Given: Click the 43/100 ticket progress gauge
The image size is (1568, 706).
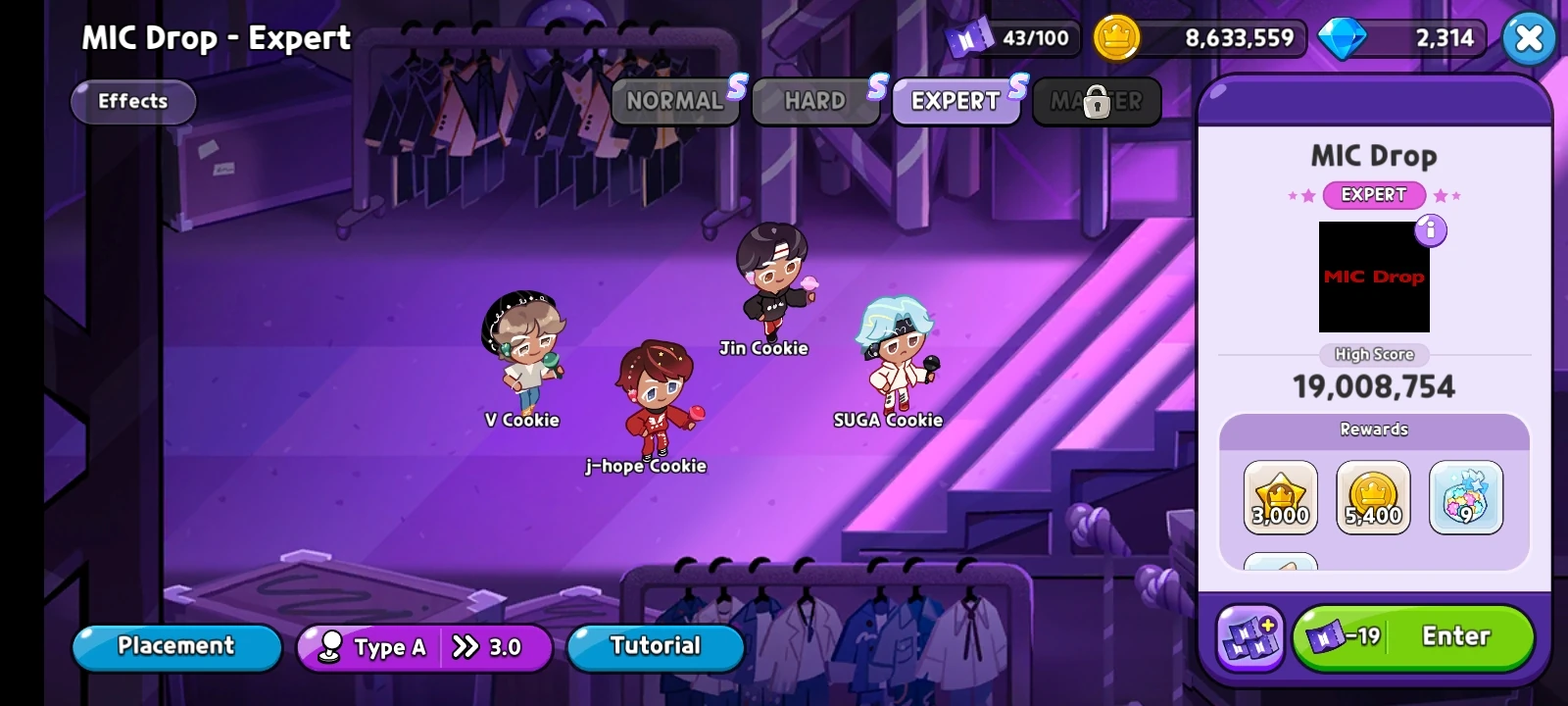Looking at the screenshot, I should [x=1034, y=38].
